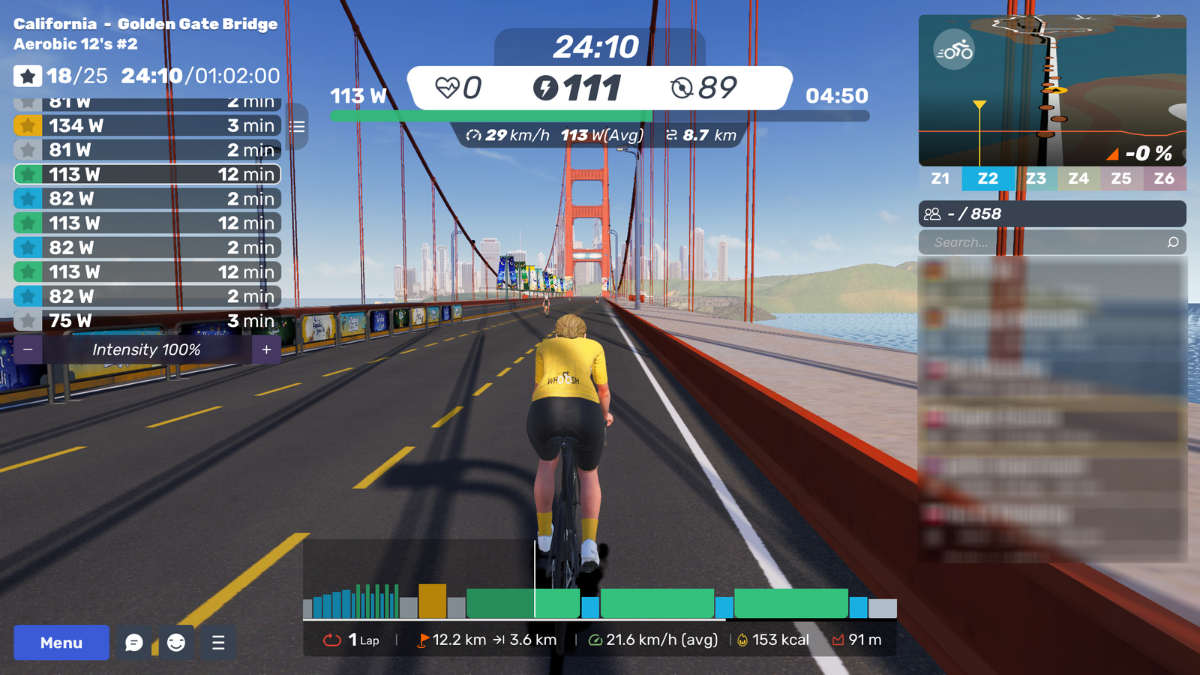Switch to the Z2 zone tab
Viewport: 1200px width, 675px height.
pos(988,179)
